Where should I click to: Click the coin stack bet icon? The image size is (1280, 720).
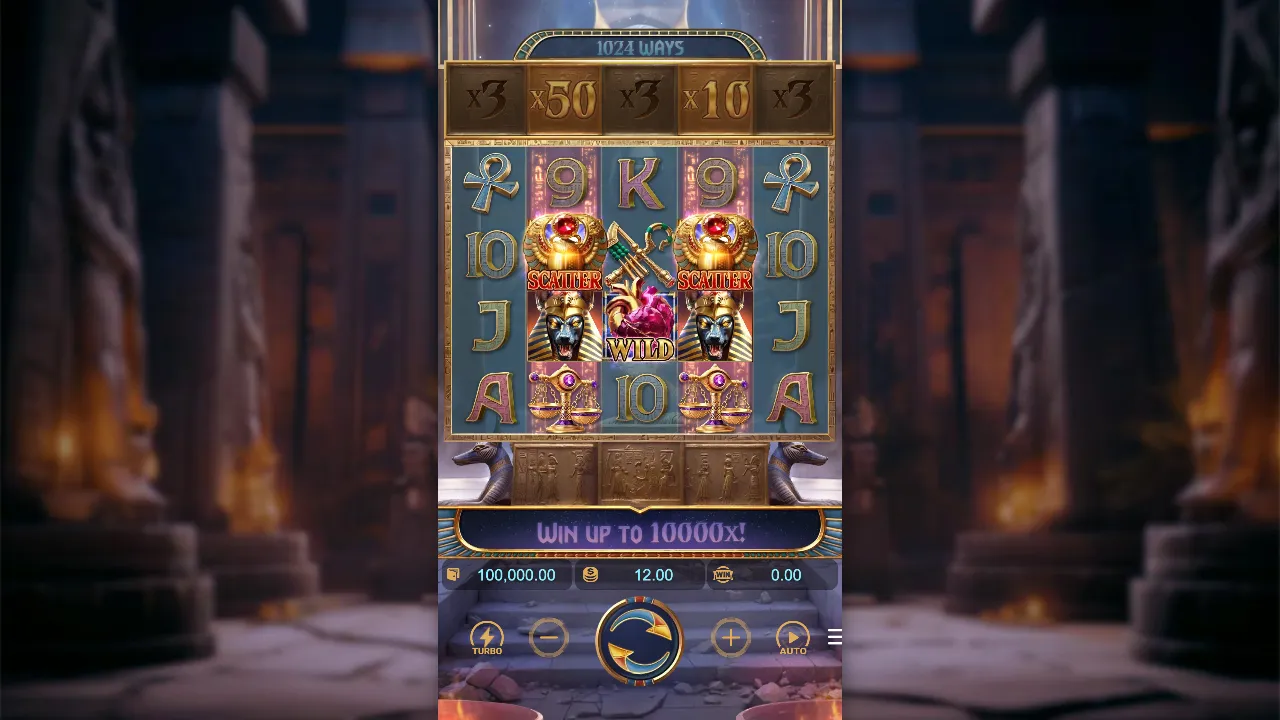591,575
